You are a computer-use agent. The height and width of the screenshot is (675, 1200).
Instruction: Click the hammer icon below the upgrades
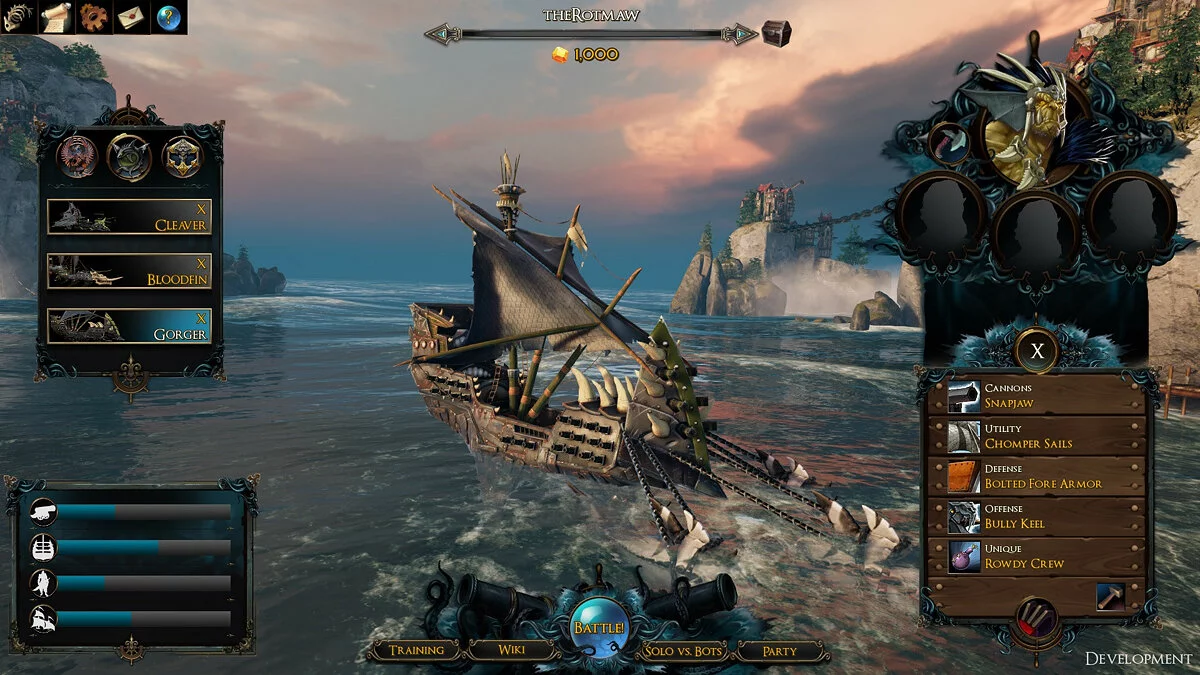pyautogui.click(x=1110, y=596)
